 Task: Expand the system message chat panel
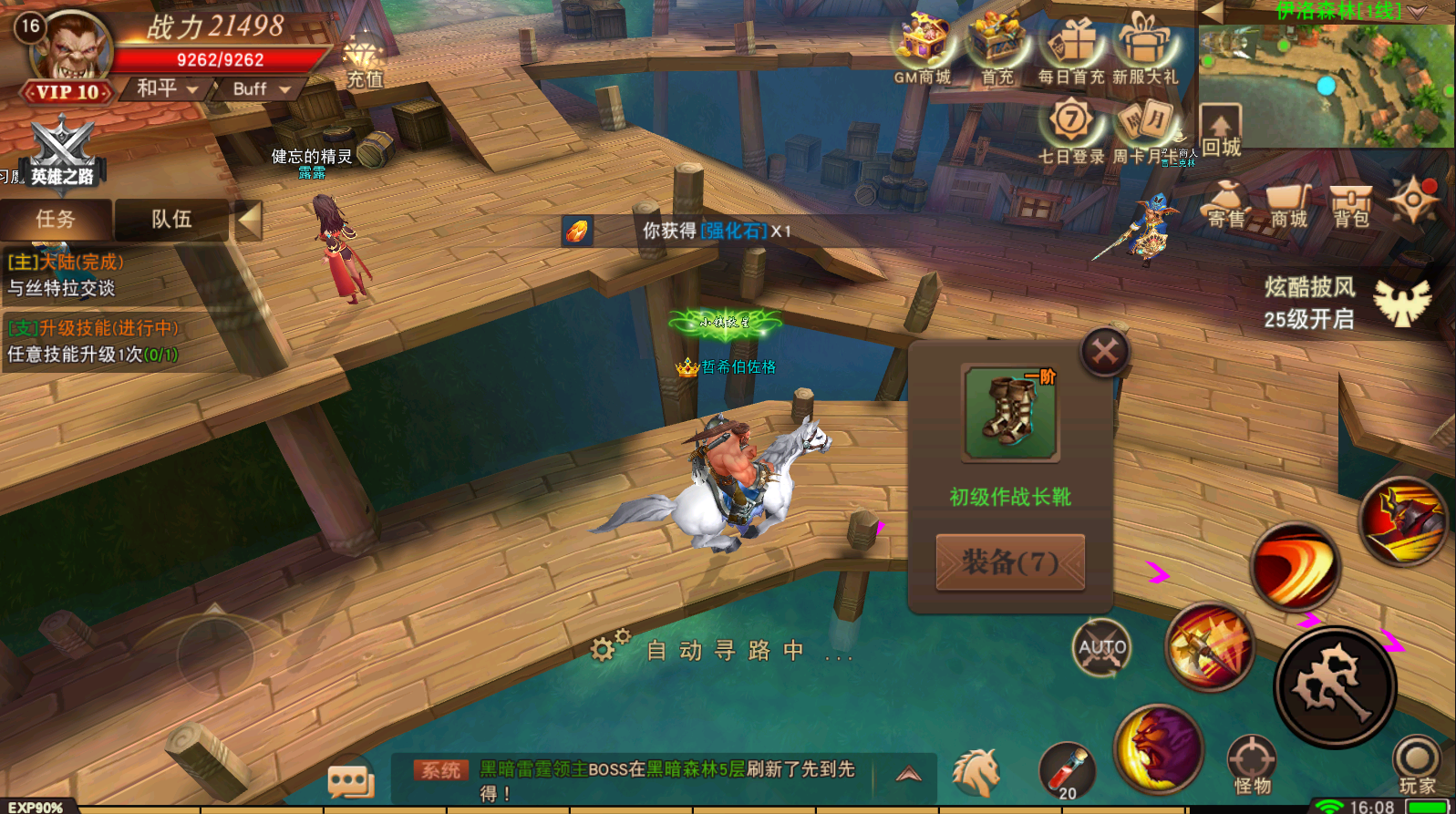point(906,773)
